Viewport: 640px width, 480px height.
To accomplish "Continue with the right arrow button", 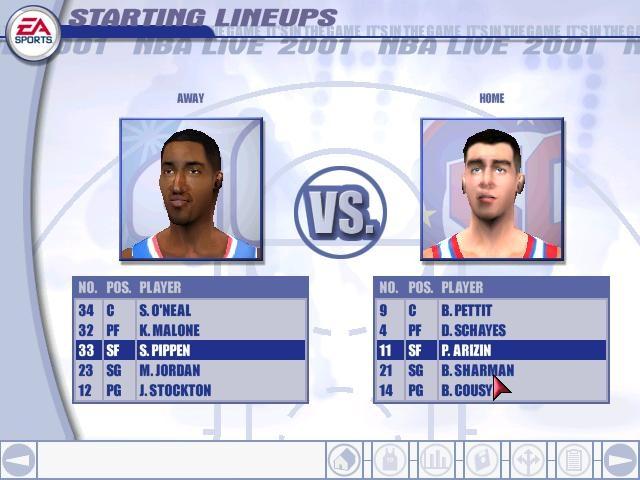I will (x=620, y=460).
